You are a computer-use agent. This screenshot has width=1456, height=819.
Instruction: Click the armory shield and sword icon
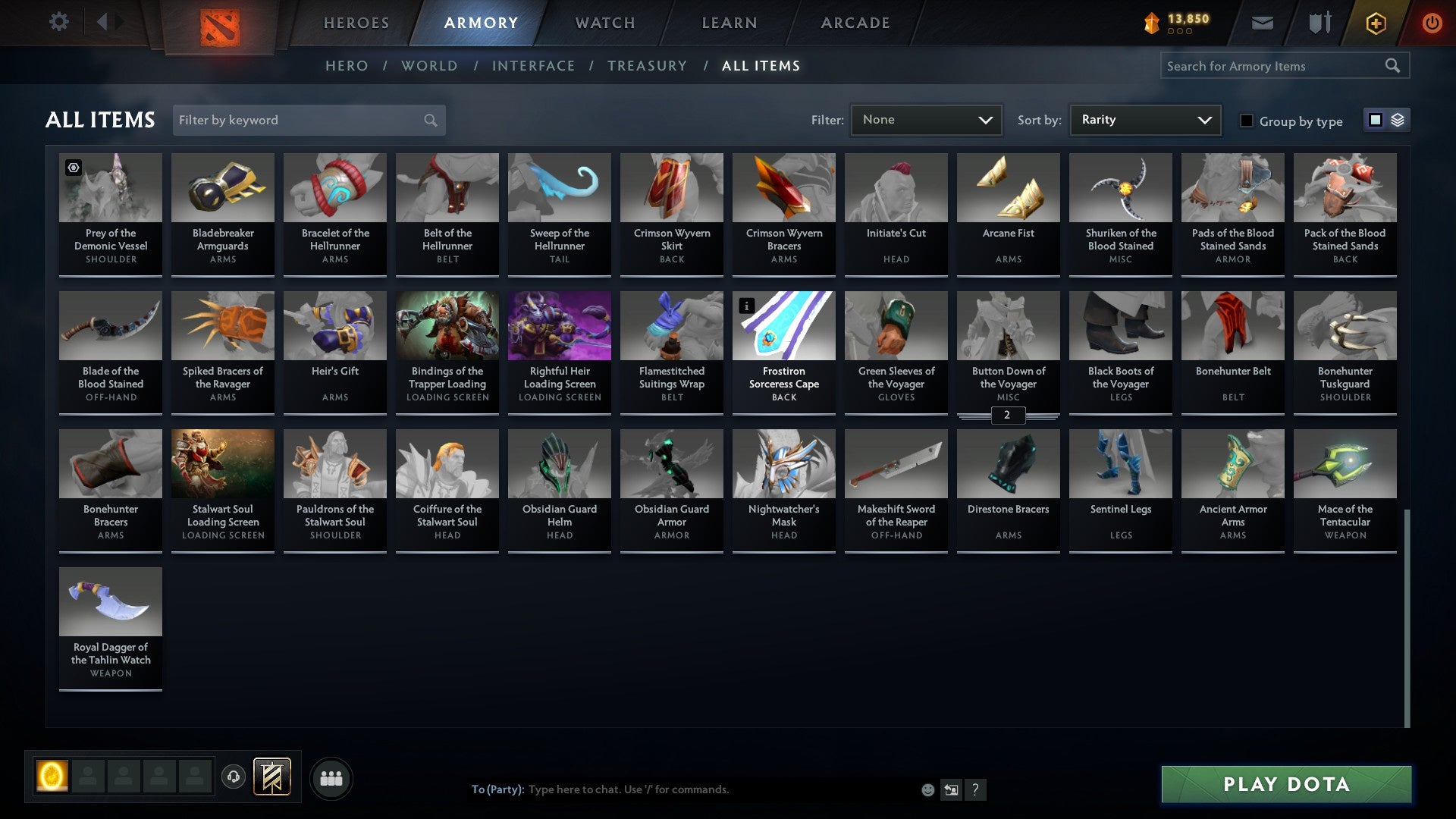tap(1319, 23)
